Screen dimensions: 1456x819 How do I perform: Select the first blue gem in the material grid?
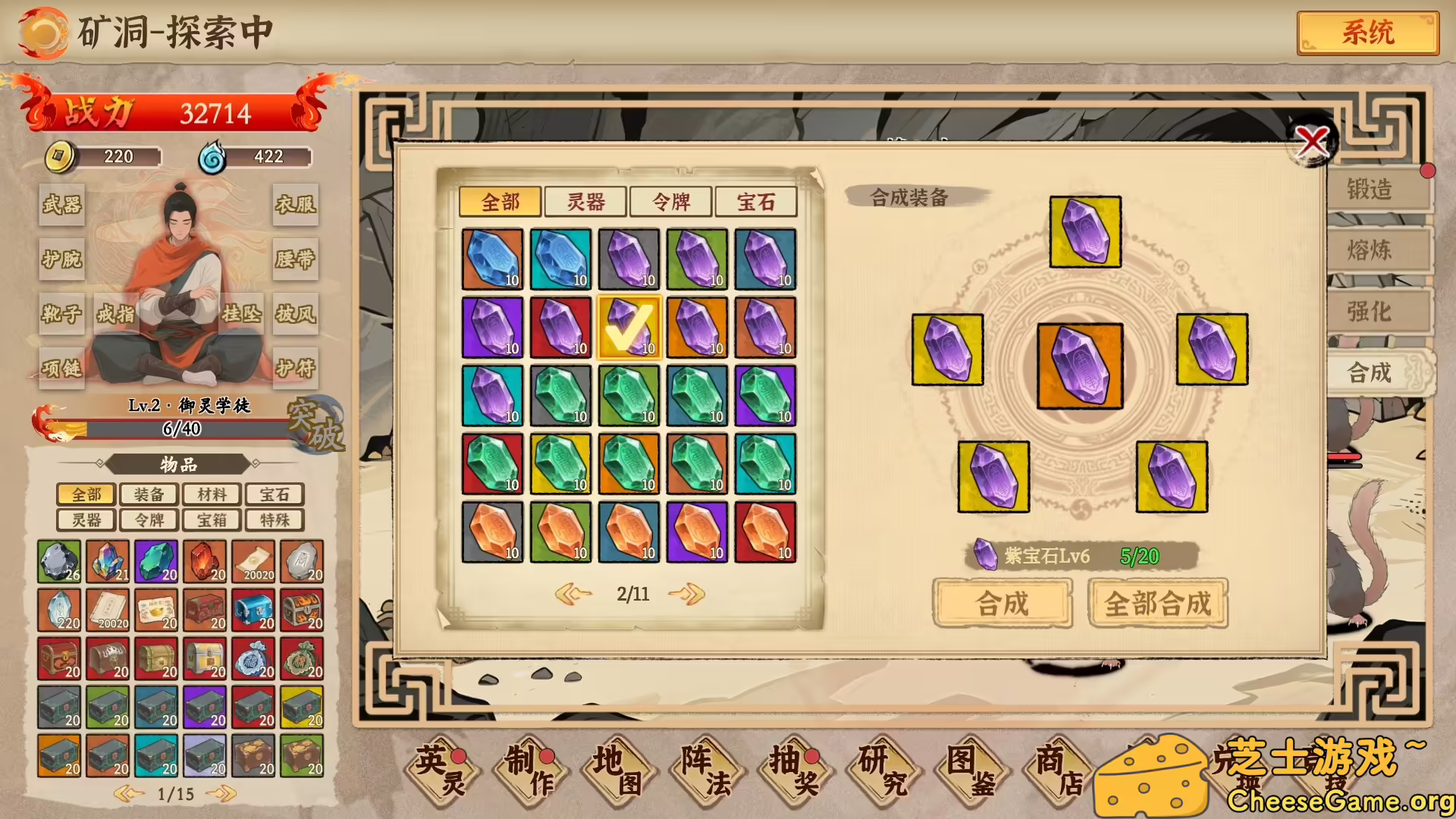pyautogui.click(x=491, y=258)
